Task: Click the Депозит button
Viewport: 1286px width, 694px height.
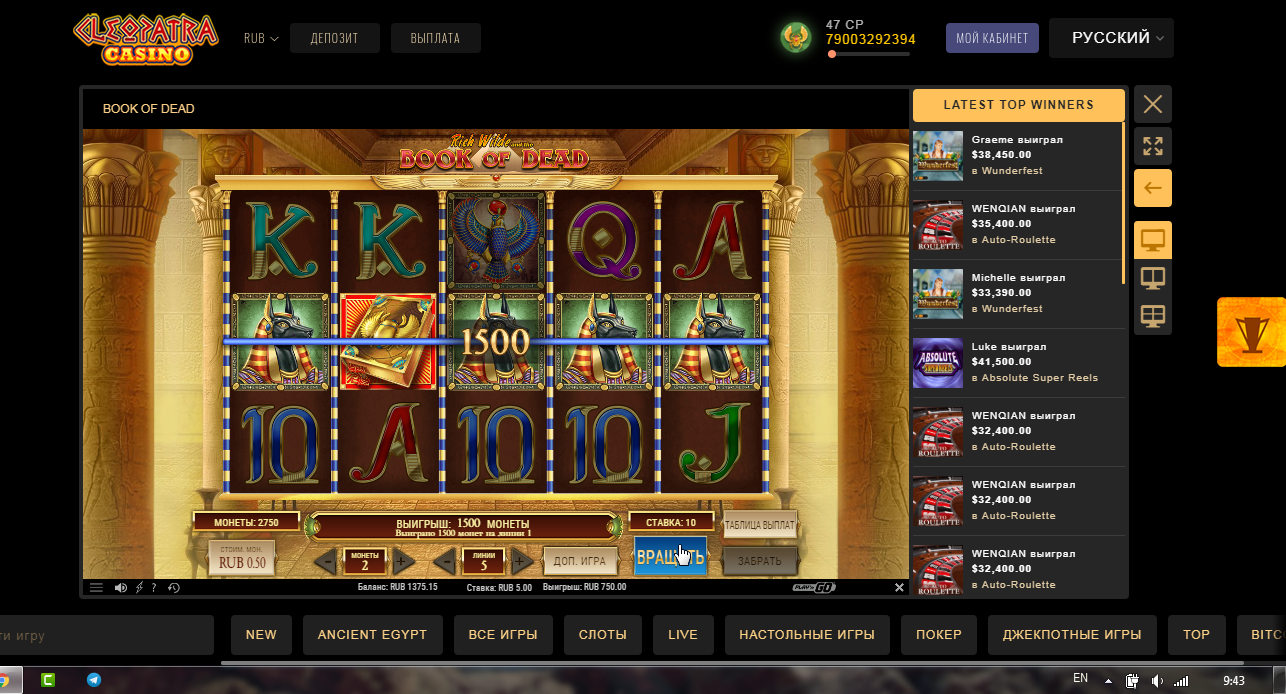Action: point(333,39)
